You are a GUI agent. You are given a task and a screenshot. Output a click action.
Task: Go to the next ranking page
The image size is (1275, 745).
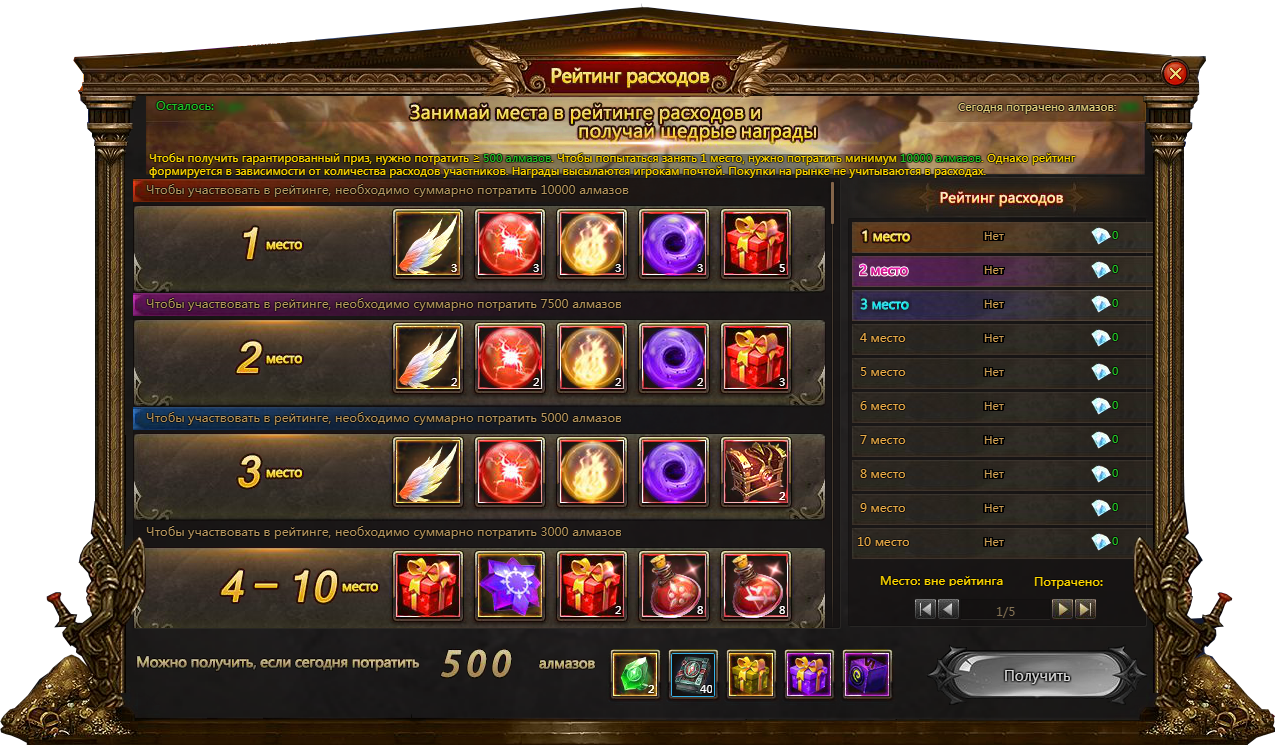pos(1062,609)
